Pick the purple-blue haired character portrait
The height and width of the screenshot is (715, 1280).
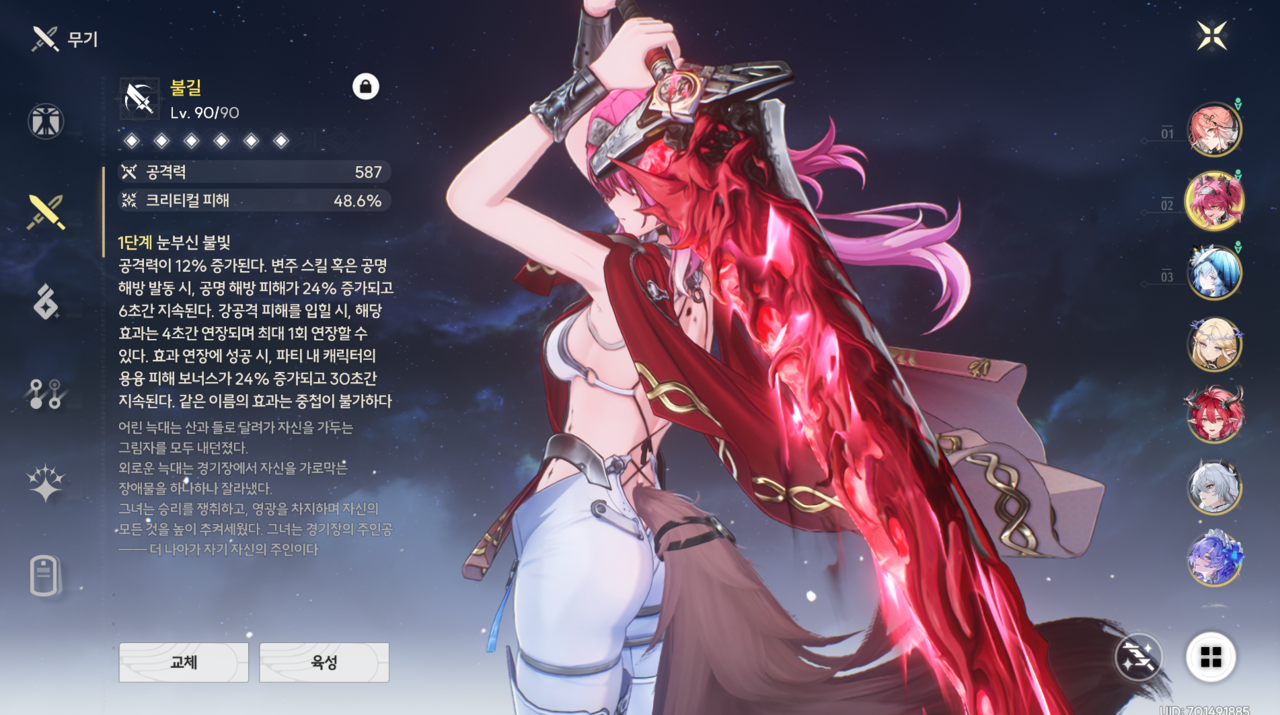[x=1214, y=558]
